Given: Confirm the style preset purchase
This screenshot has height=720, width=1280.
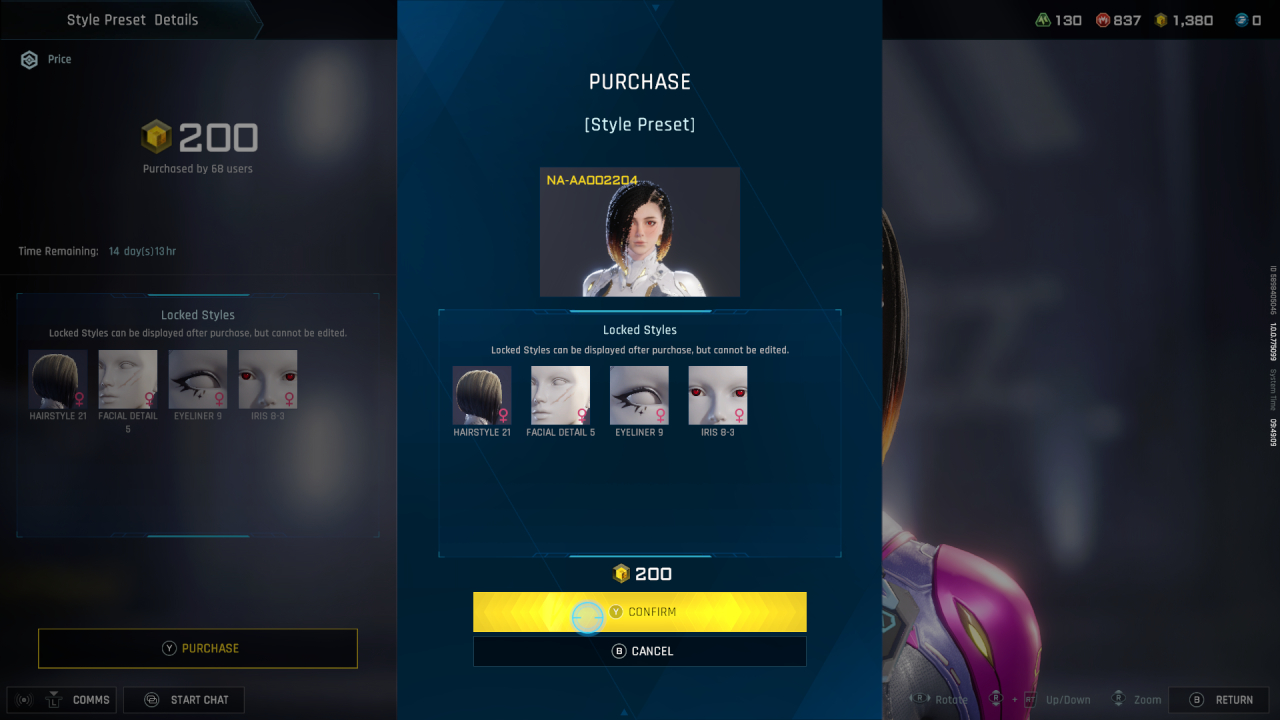Looking at the screenshot, I should coord(640,612).
